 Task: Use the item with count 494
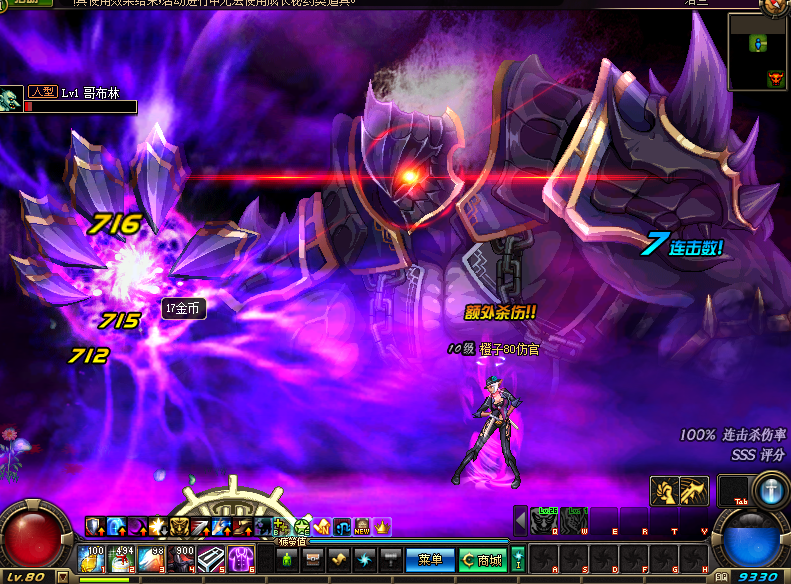click(x=123, y=558)
